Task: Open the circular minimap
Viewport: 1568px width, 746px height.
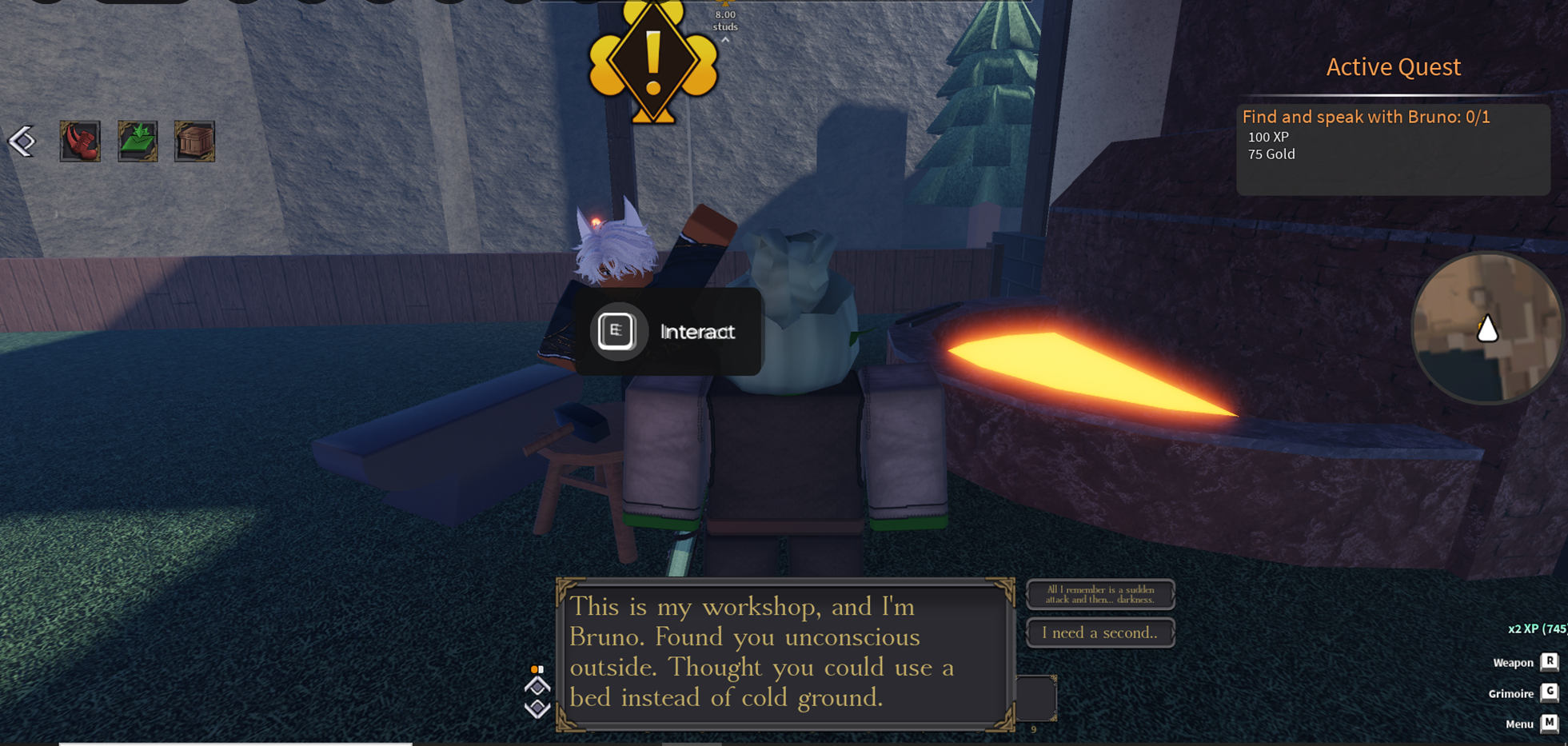Action: (1486, 328)
